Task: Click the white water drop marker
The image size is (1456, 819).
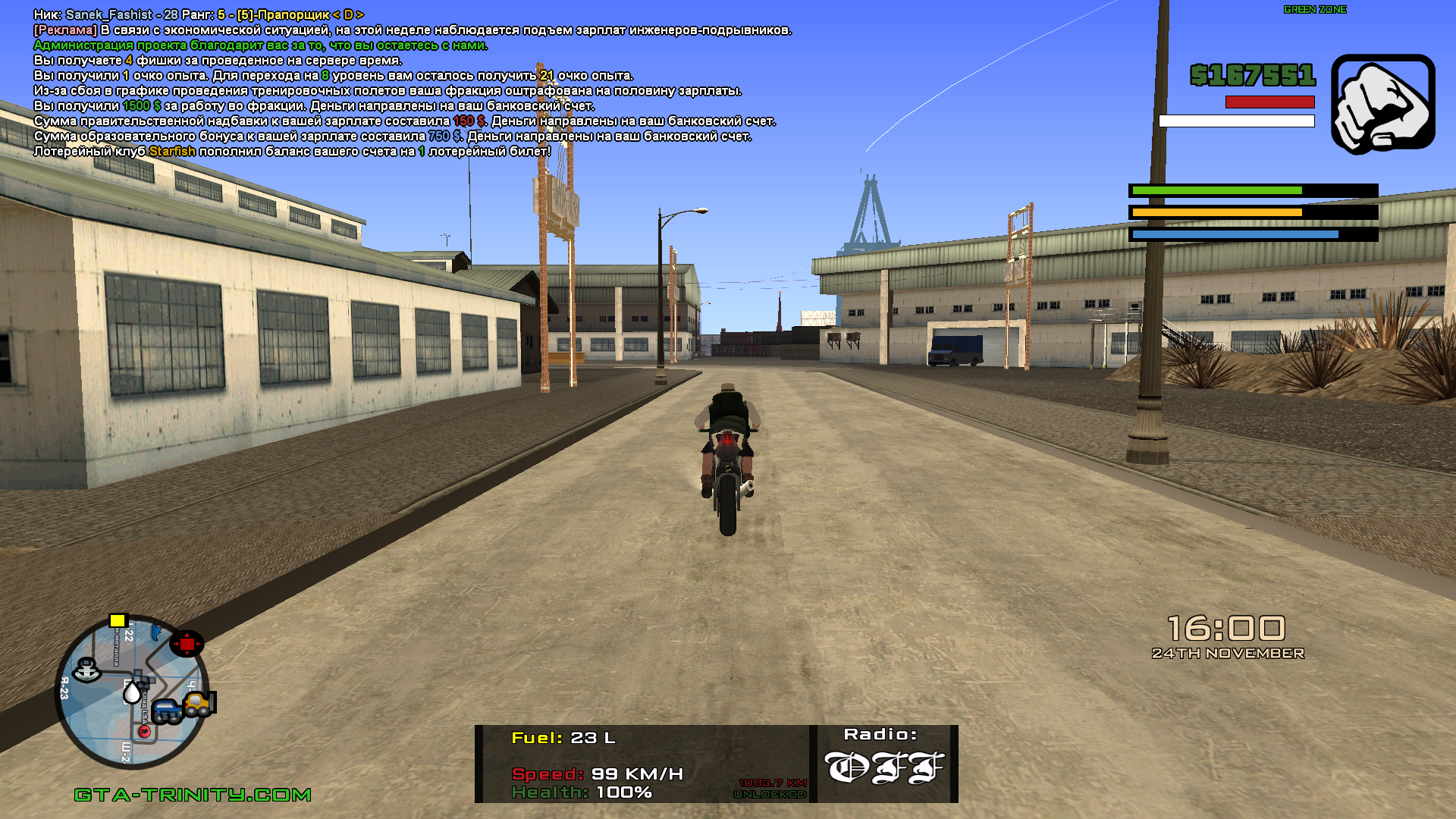Action: pyautogui.click(x=132, y=692)
